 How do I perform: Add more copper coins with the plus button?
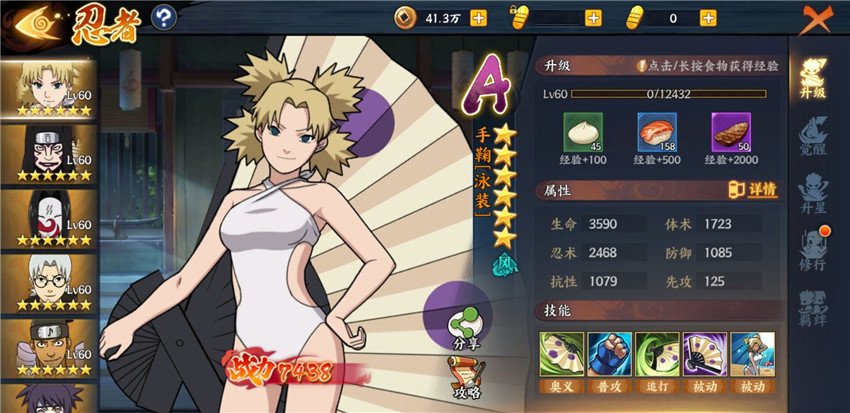(478, 18)
